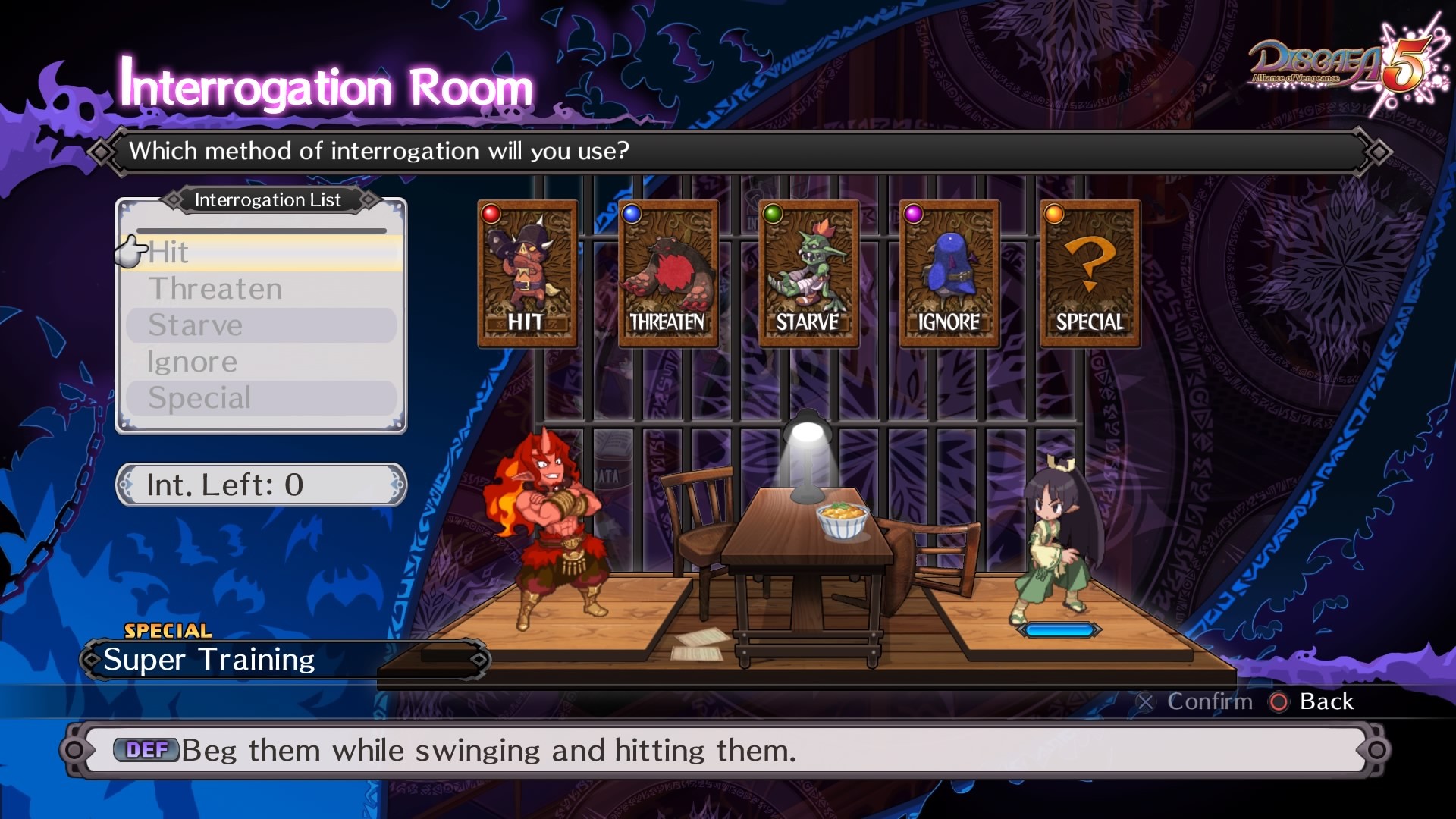Pick the Starve list entry
This screenshot has width=1456, height=819.
[262, 325]
